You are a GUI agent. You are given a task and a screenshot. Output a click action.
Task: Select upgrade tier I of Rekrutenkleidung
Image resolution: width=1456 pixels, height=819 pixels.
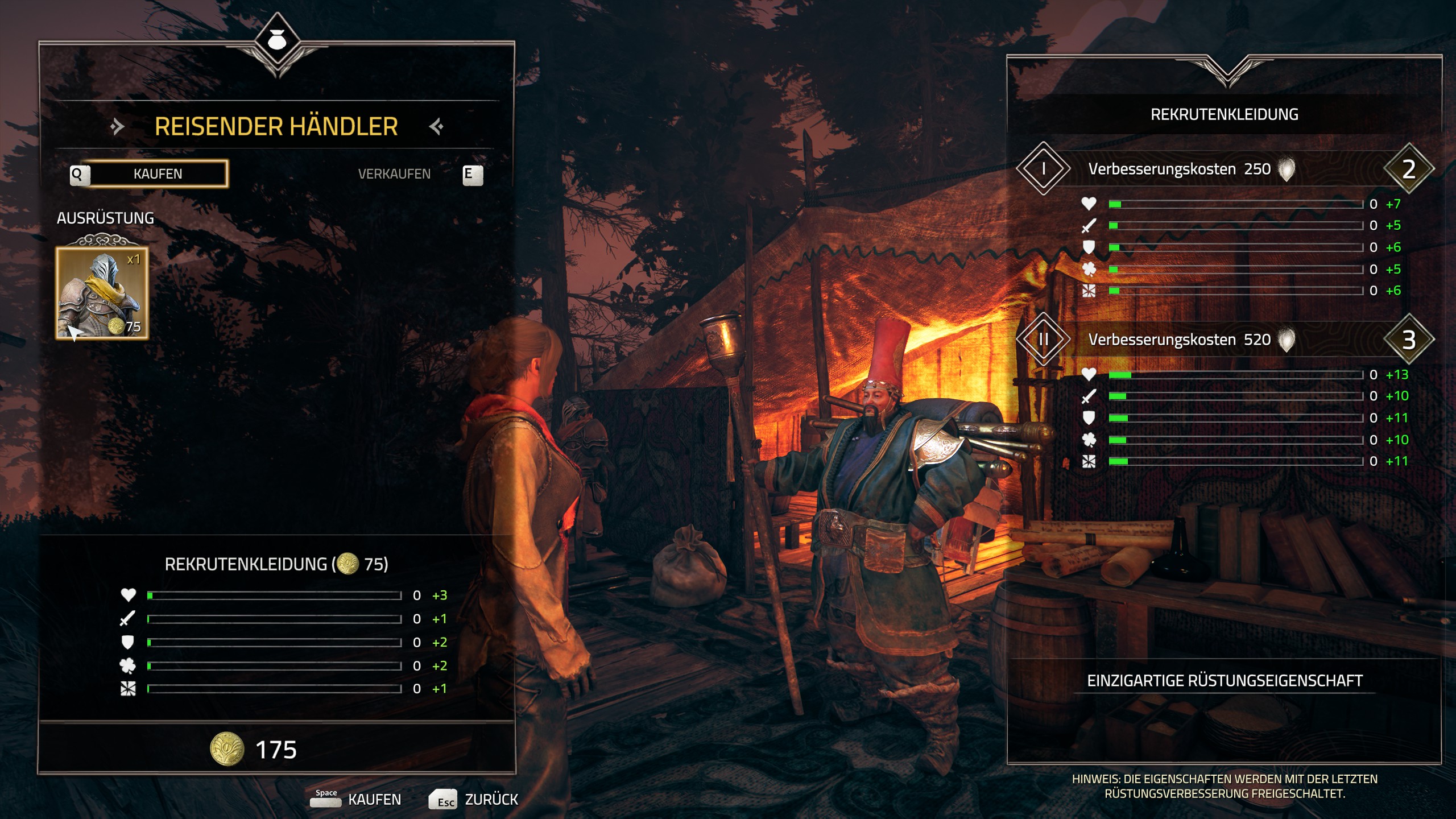(x=1043, y=168)
